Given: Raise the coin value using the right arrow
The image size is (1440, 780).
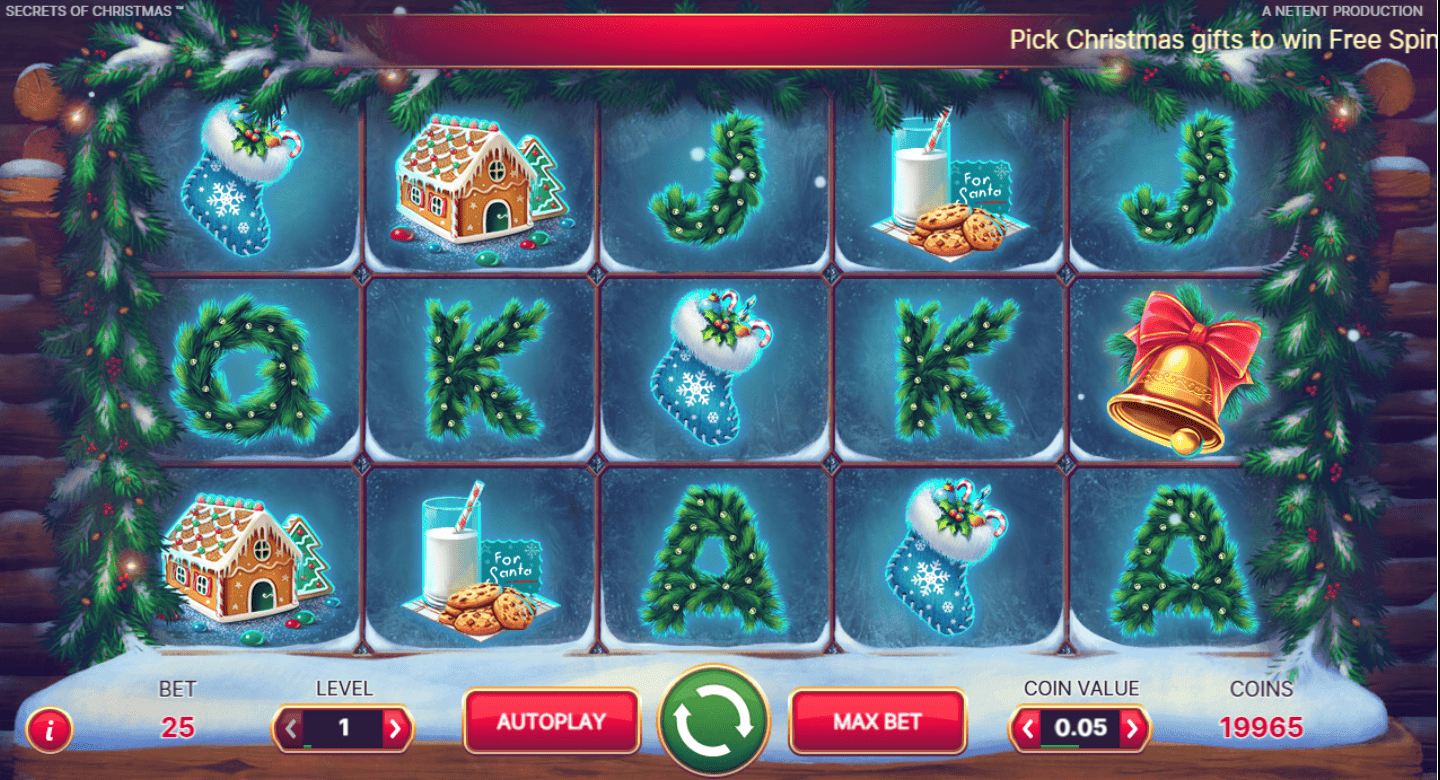Looking at the screenshot, I should tap(1133, 729).
